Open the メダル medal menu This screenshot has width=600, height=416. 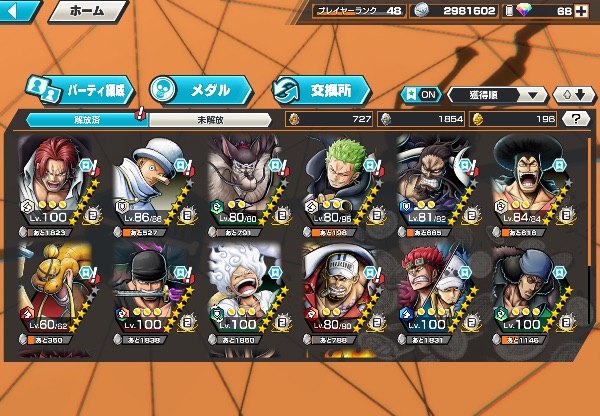(x=196, y=89)
